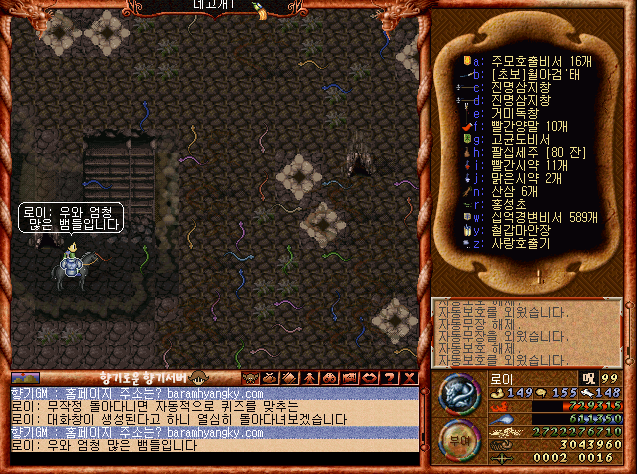Click the X button on the toolbar
637x474 pixels.
click(410, 377)
